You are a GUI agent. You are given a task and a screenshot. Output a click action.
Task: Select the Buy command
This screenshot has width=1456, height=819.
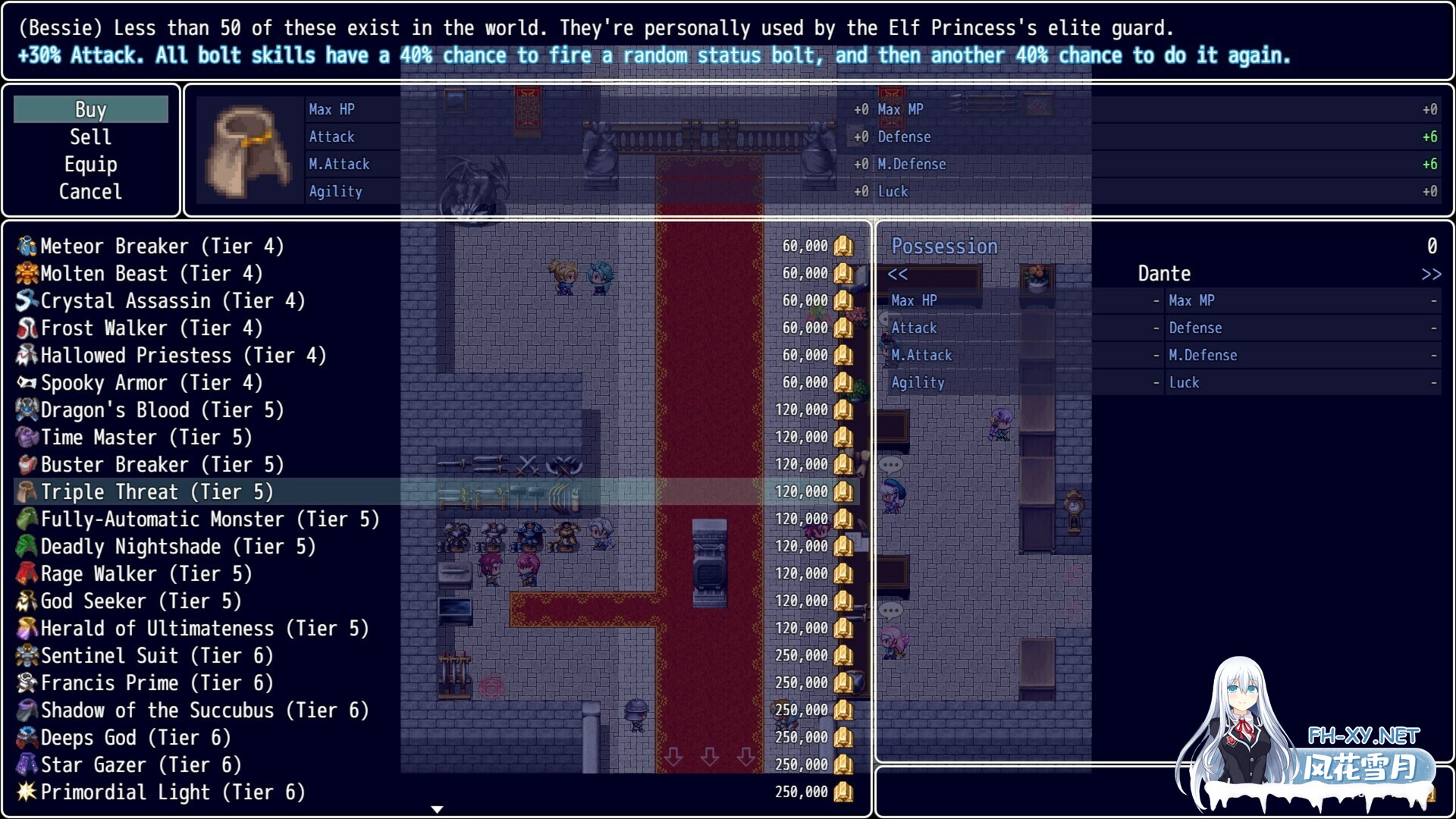click(90, 109)
